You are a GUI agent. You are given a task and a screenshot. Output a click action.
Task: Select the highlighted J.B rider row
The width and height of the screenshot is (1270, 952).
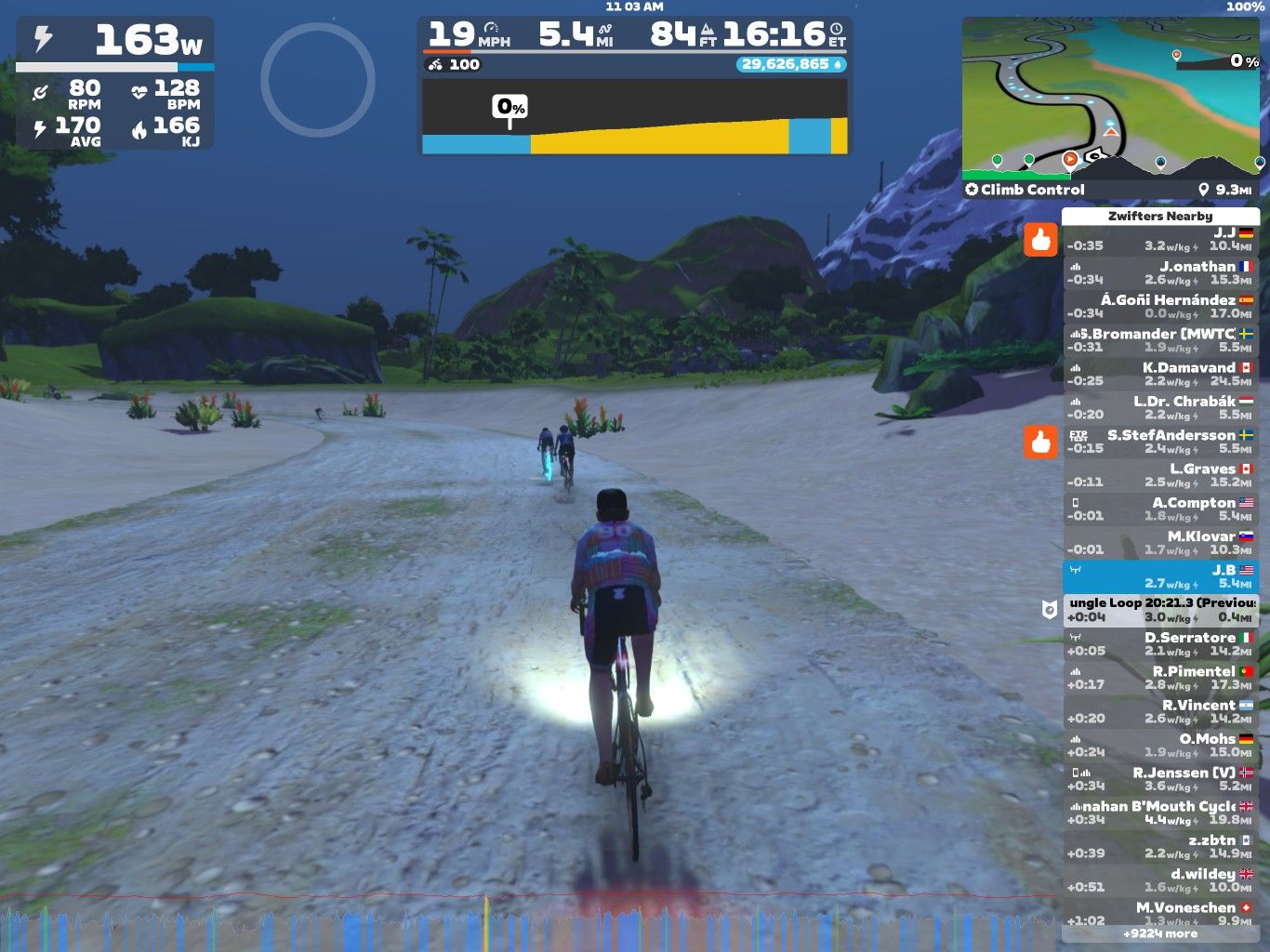pyautogui.click(x=1160, y=576)
